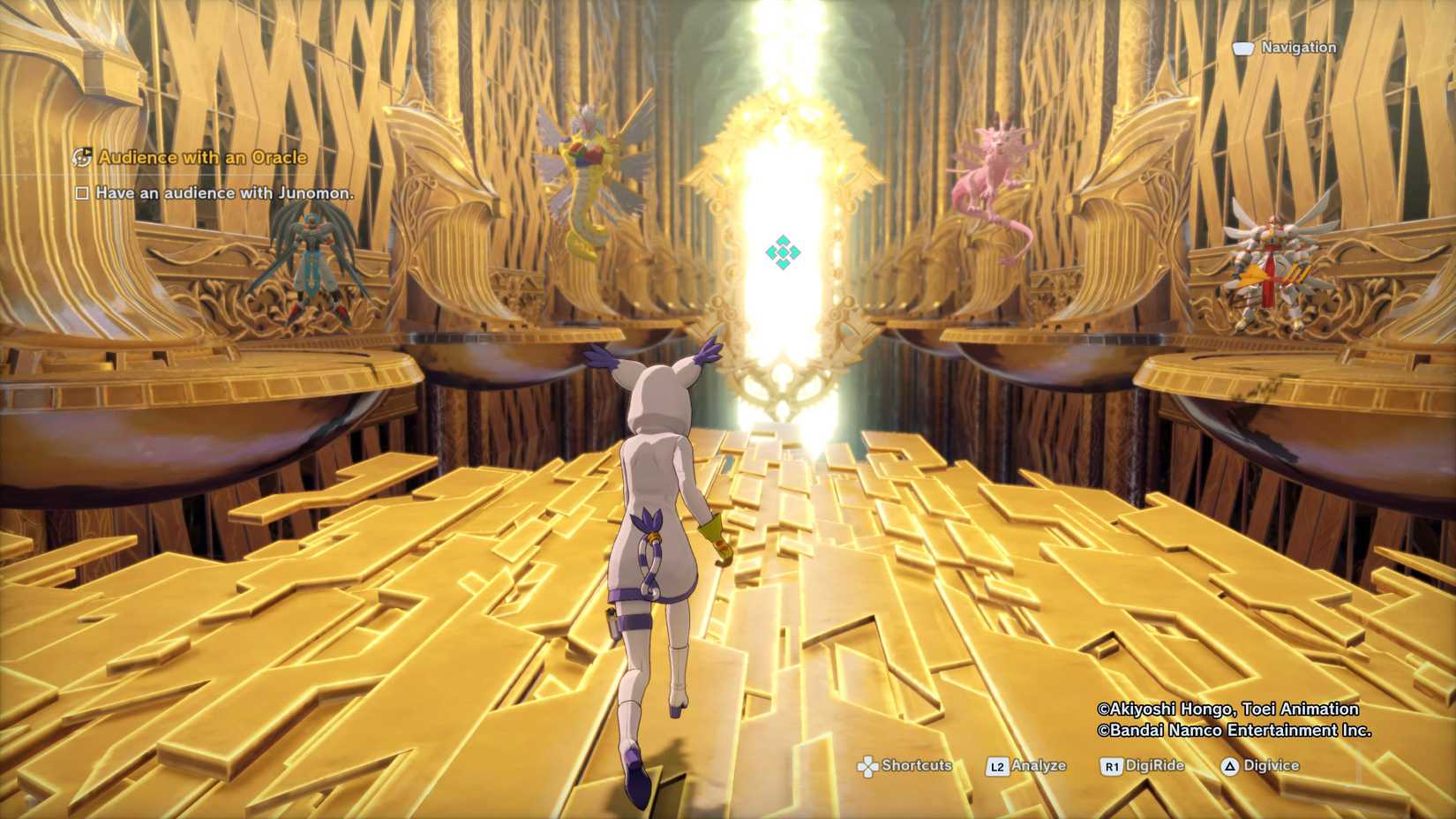1456x819 pixels.
Task: Click the R1 button icon for DigiRide
Action: tap(1110, 766)
